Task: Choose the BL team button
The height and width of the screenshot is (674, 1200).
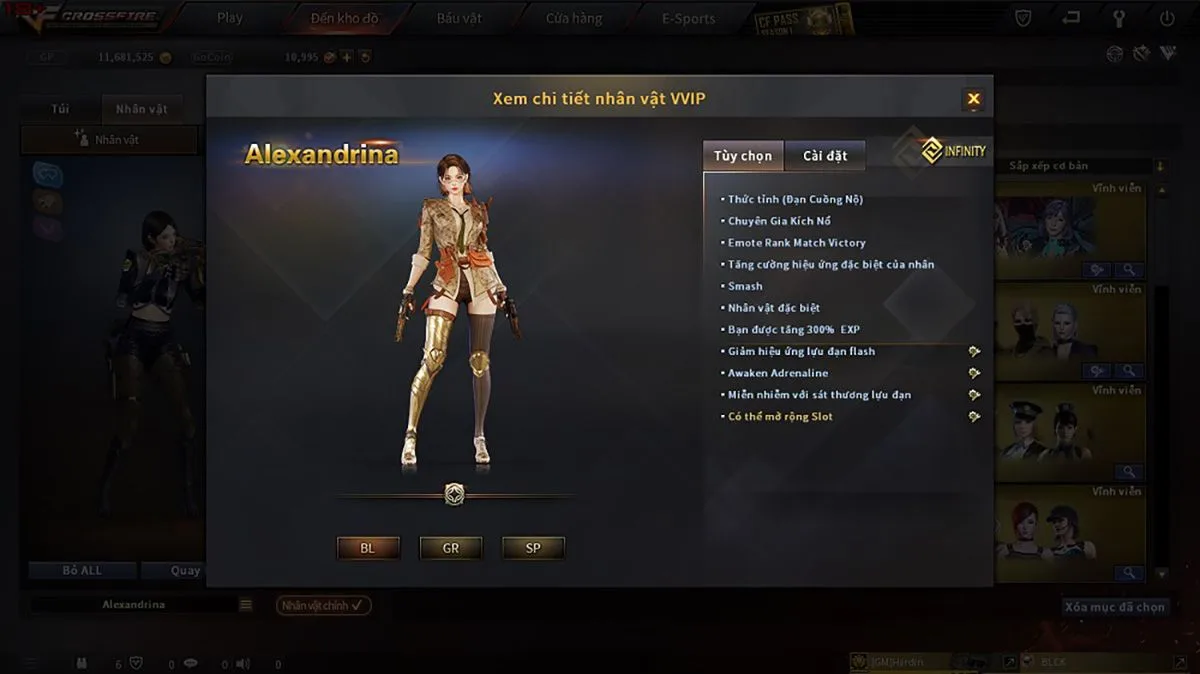Action: point(368,548)
